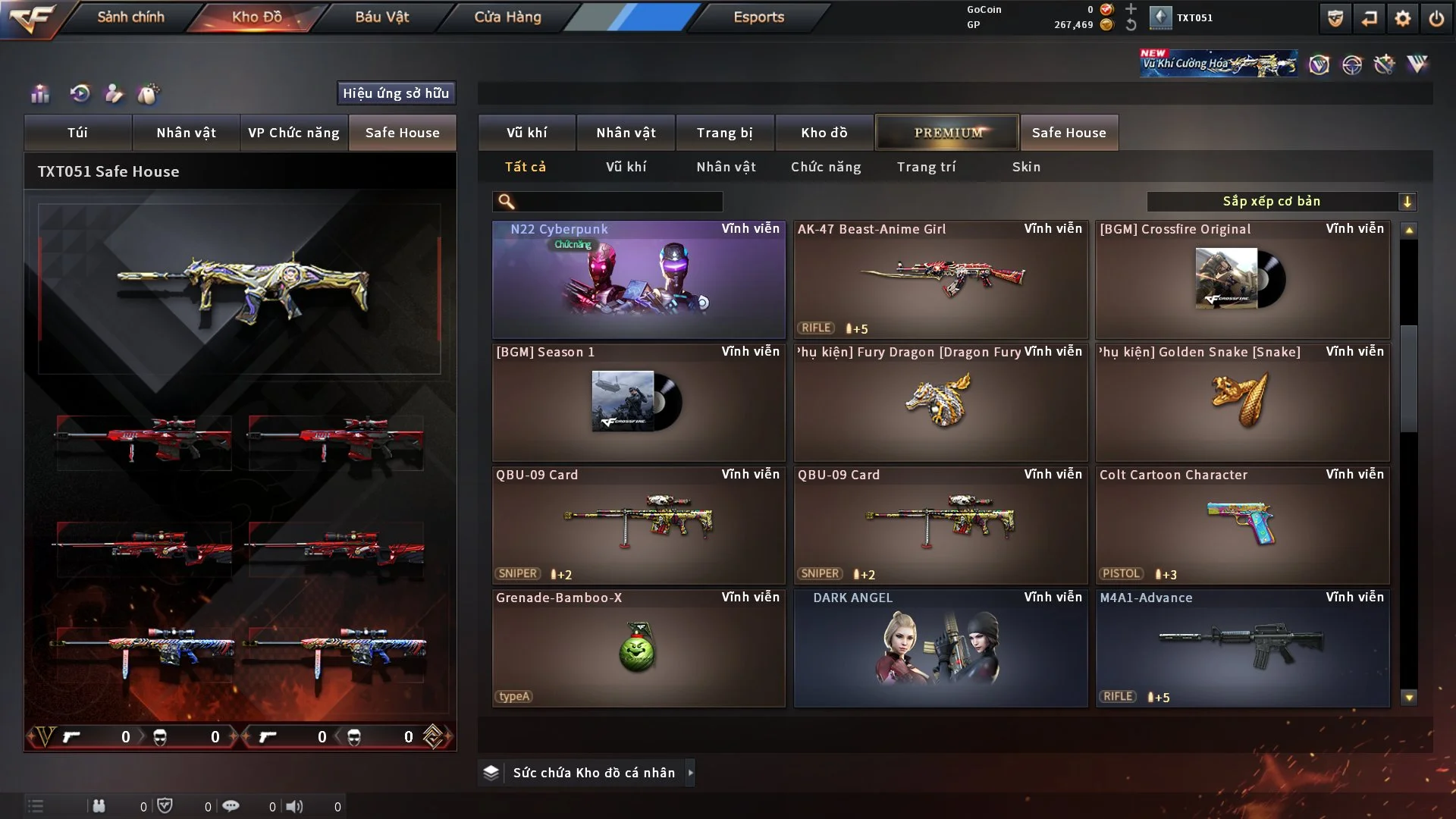Open the Sắp xếp cơ bản sort dropdown
Image resolution: width=1456 pixels, height=819 pixels.
(x=1281, y=202)
